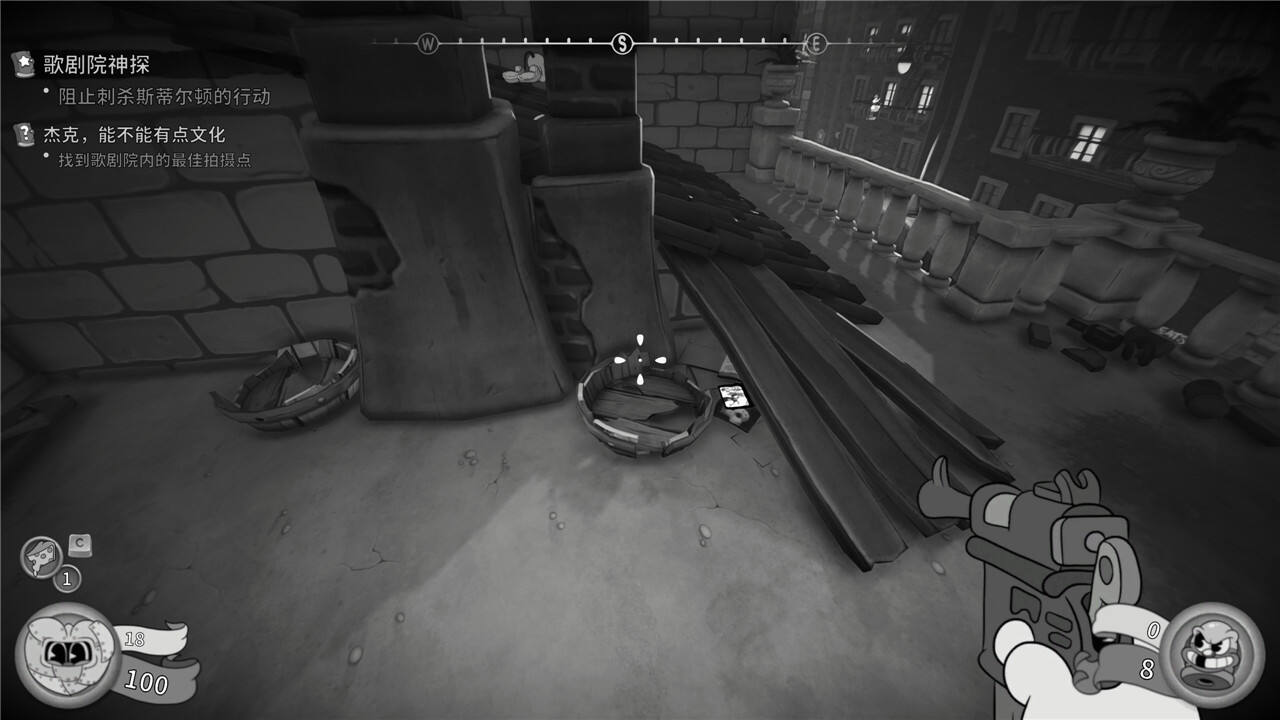Use the cheese item icon
Viewport: 1280px width, 720px height.
point(42,557)
